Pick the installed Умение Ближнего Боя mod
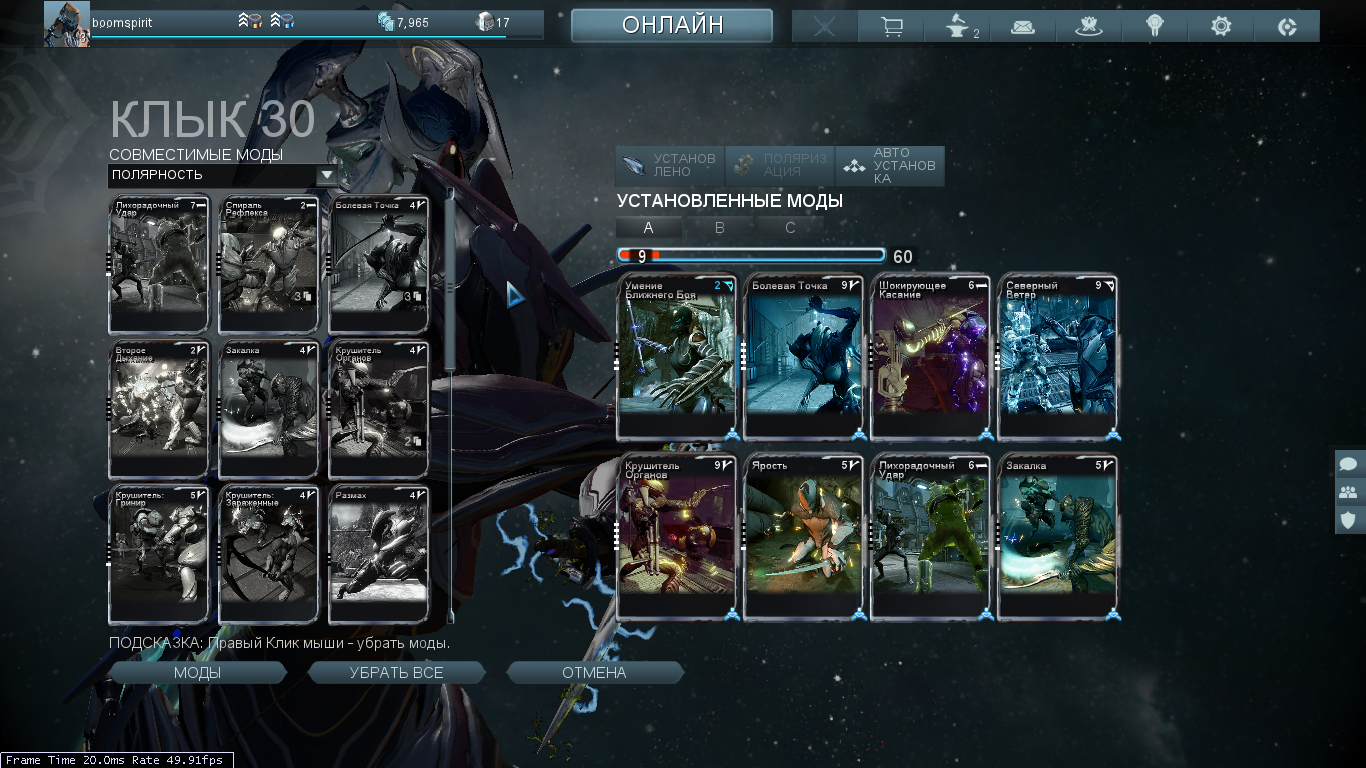Screen dimensions: 1366x768 click(x=676, y=357)
